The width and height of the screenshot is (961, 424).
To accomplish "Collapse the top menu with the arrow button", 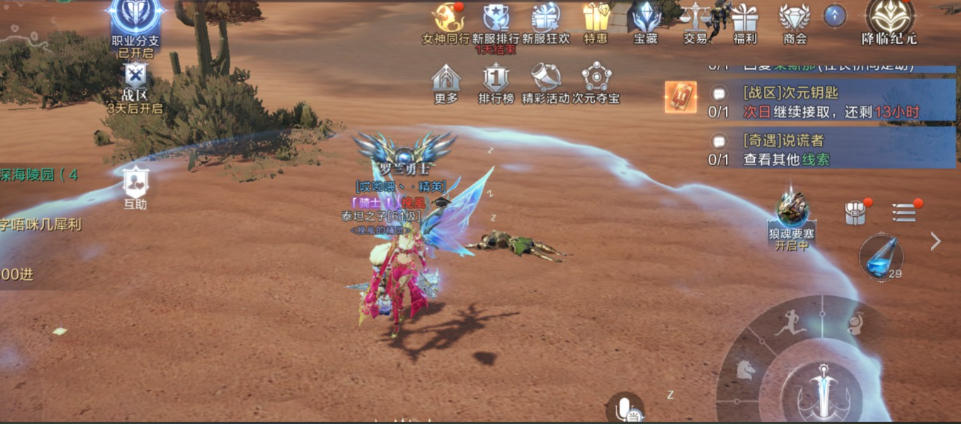I will pos(835,15).
